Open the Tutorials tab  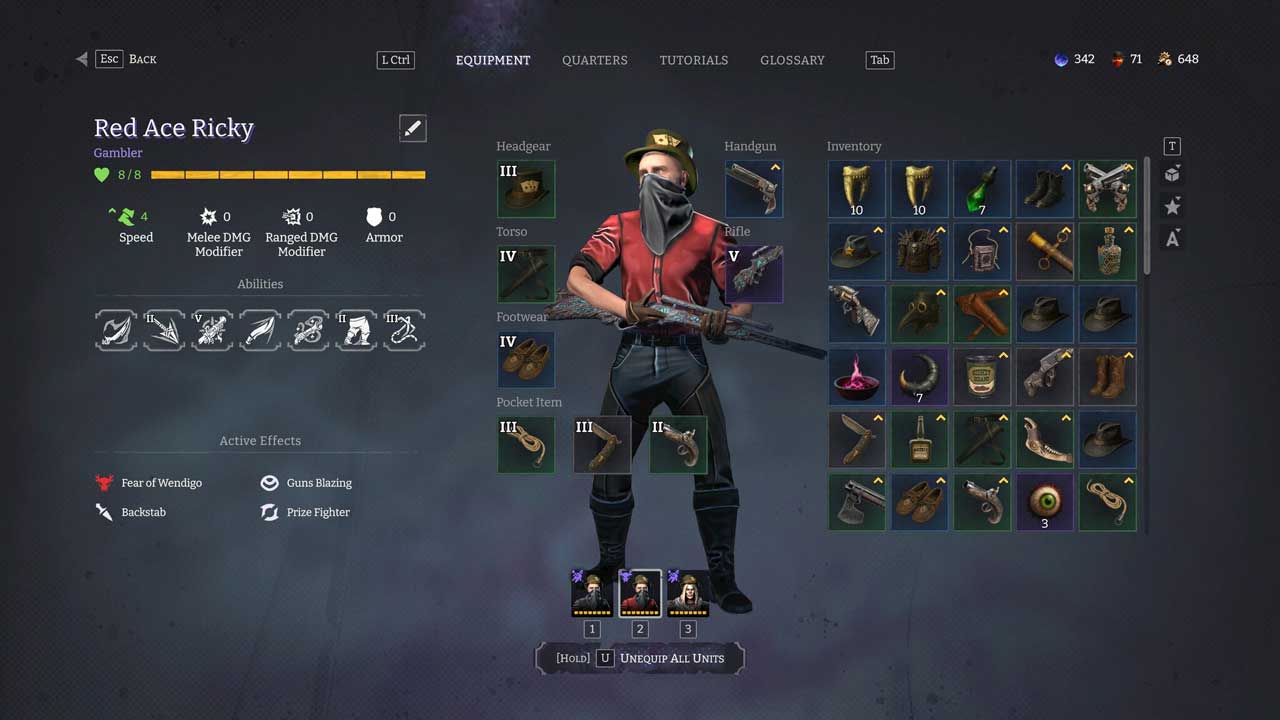coord(693,60)
